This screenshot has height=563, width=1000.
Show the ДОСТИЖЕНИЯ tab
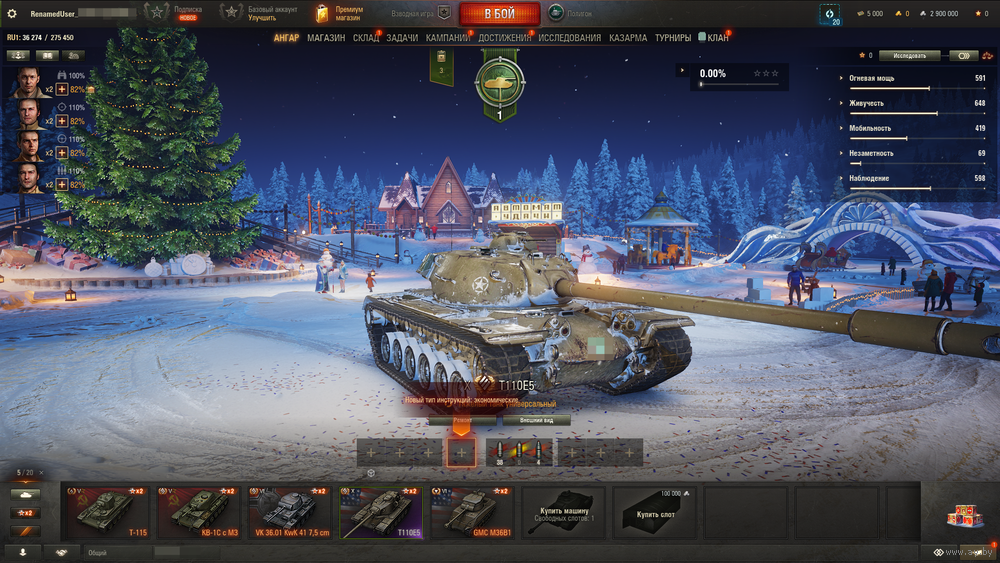tap(505, 38)
